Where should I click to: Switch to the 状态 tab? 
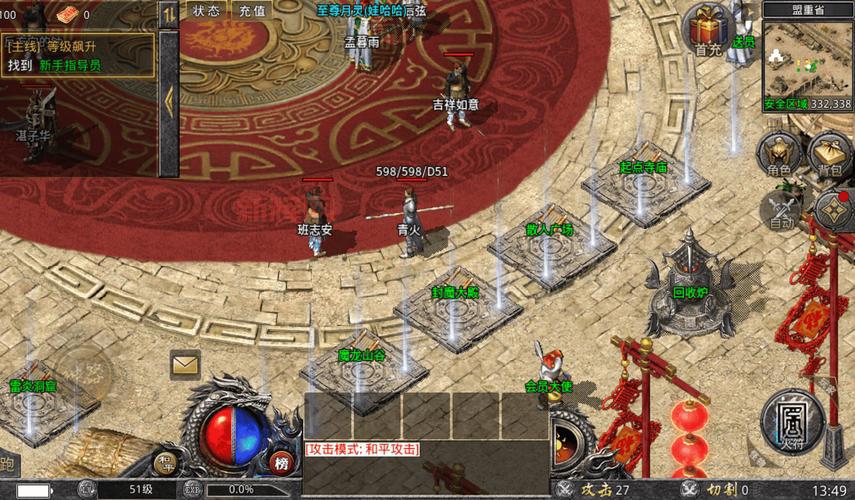[206, 11]
